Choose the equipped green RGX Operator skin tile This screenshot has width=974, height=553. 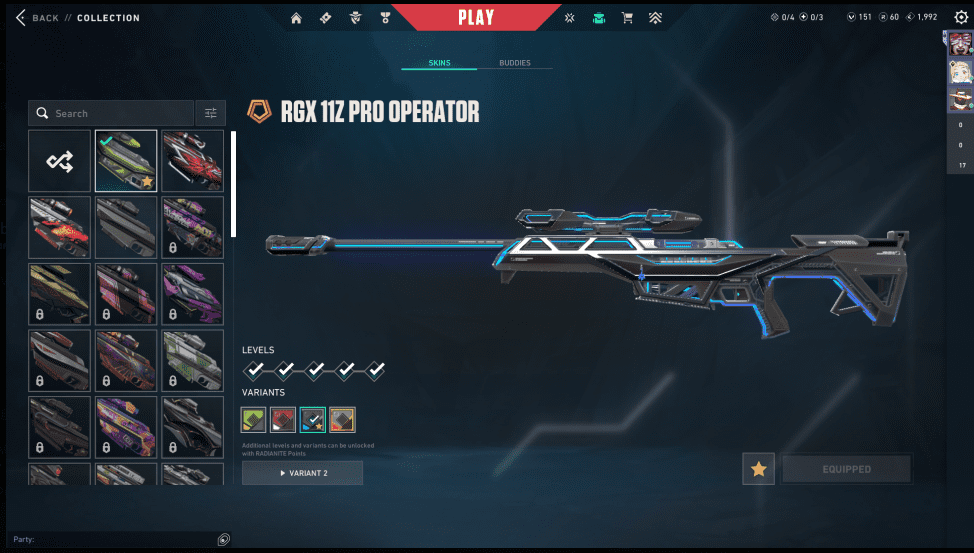click(126, 161)
